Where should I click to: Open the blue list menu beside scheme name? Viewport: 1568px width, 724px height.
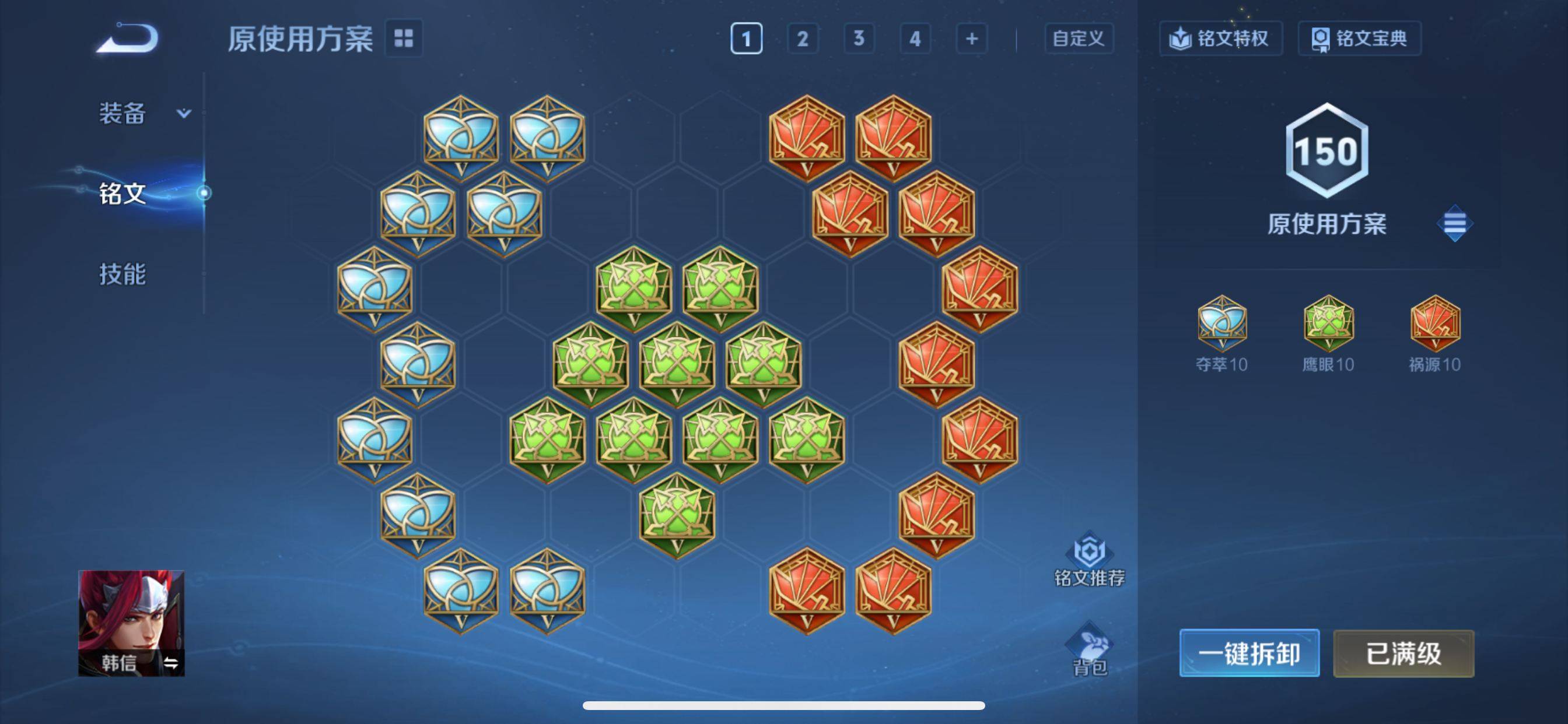1454,223
